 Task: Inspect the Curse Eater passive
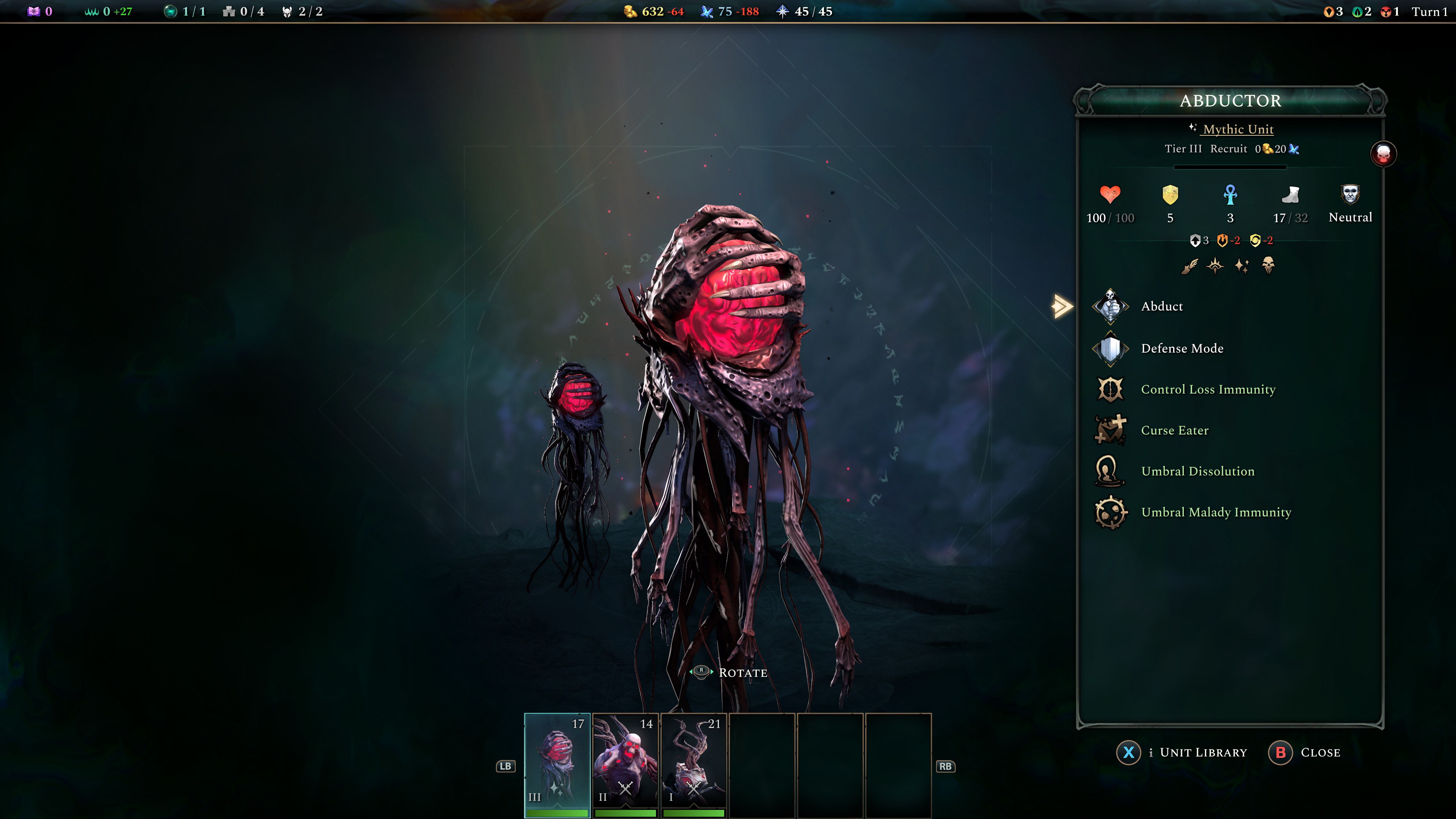tap(1174, 430)
